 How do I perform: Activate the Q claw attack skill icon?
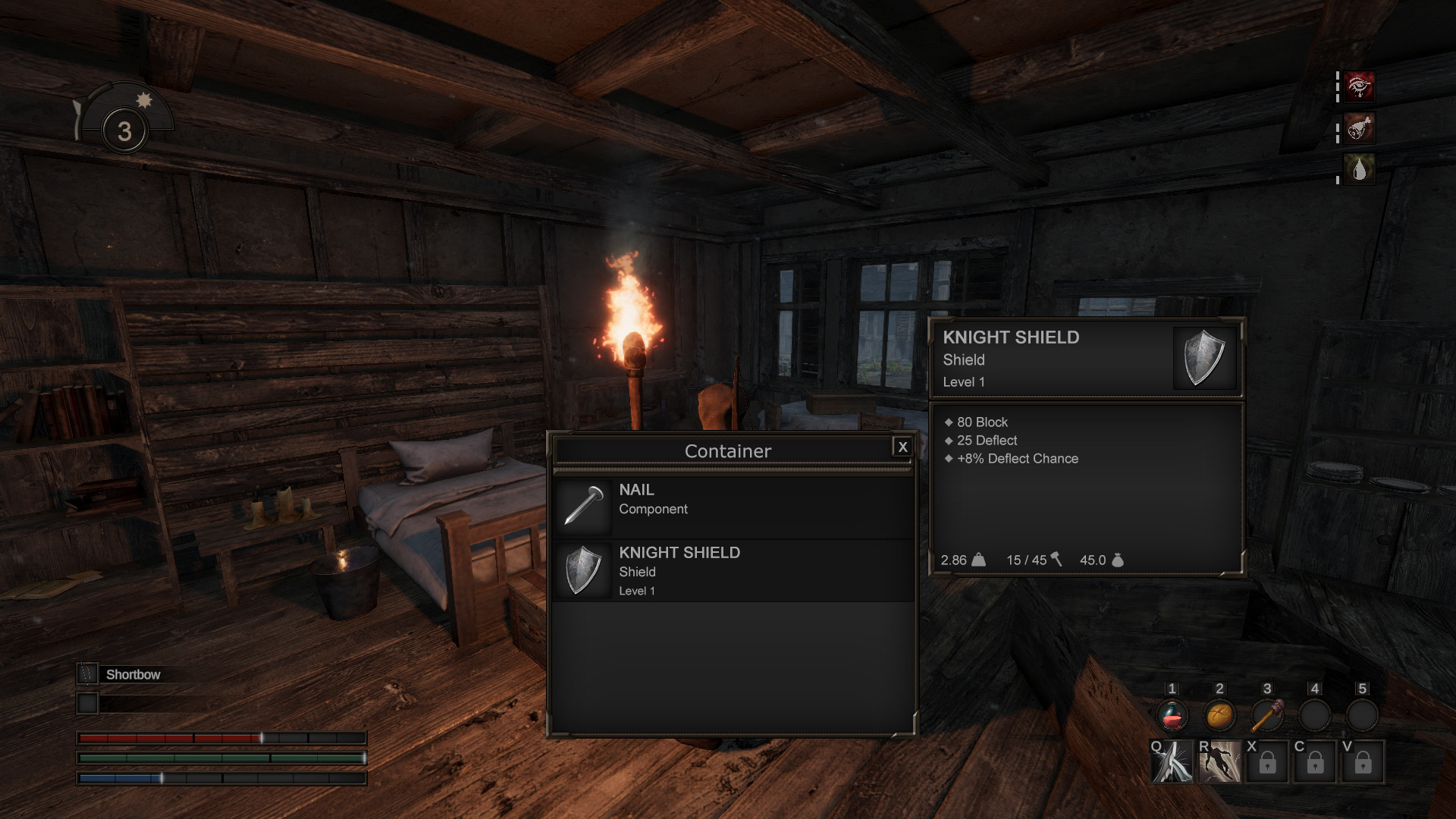(x=1171, y=762)
